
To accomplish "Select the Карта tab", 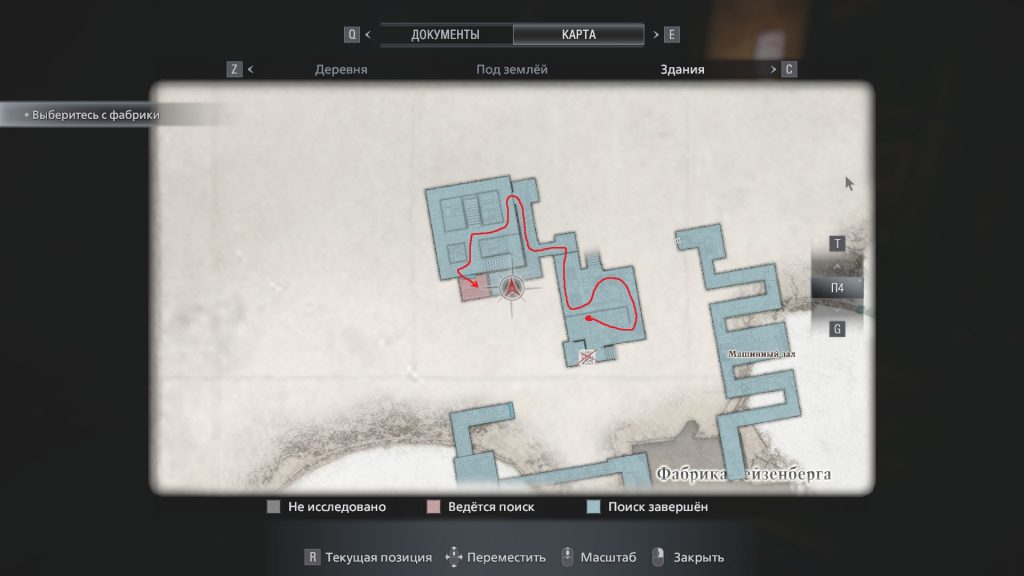I will click(x=579, y=34).
